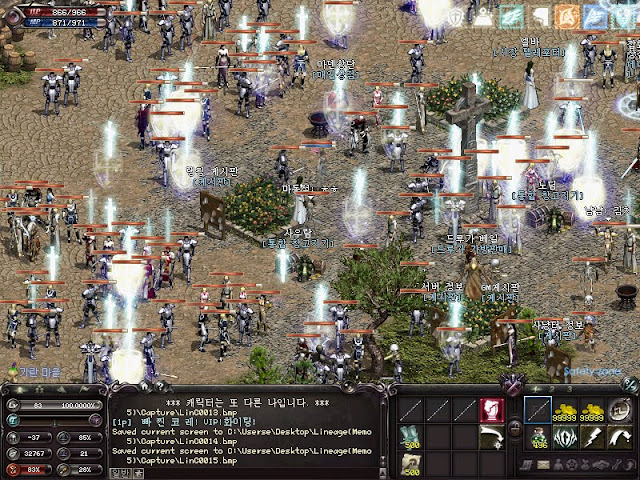Activate the lightning bolt skill
The image size is (640, 480).
tap(593, 437)
